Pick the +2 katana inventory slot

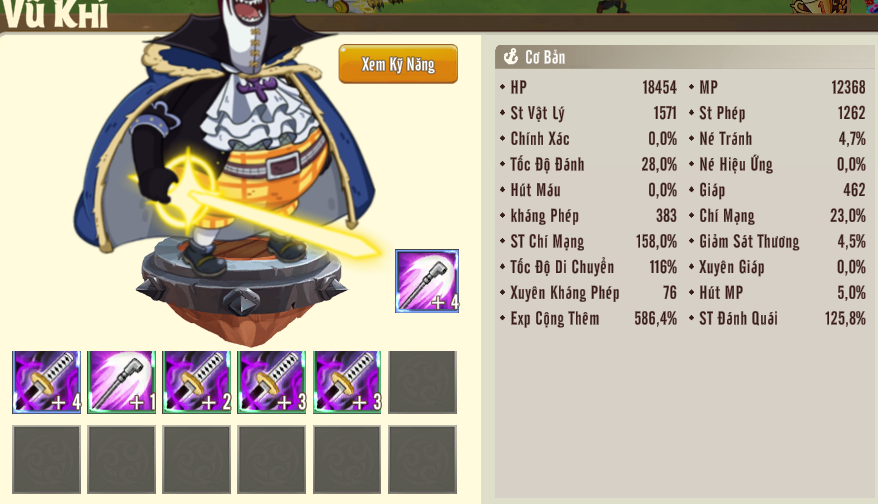[x=197, y=382]
